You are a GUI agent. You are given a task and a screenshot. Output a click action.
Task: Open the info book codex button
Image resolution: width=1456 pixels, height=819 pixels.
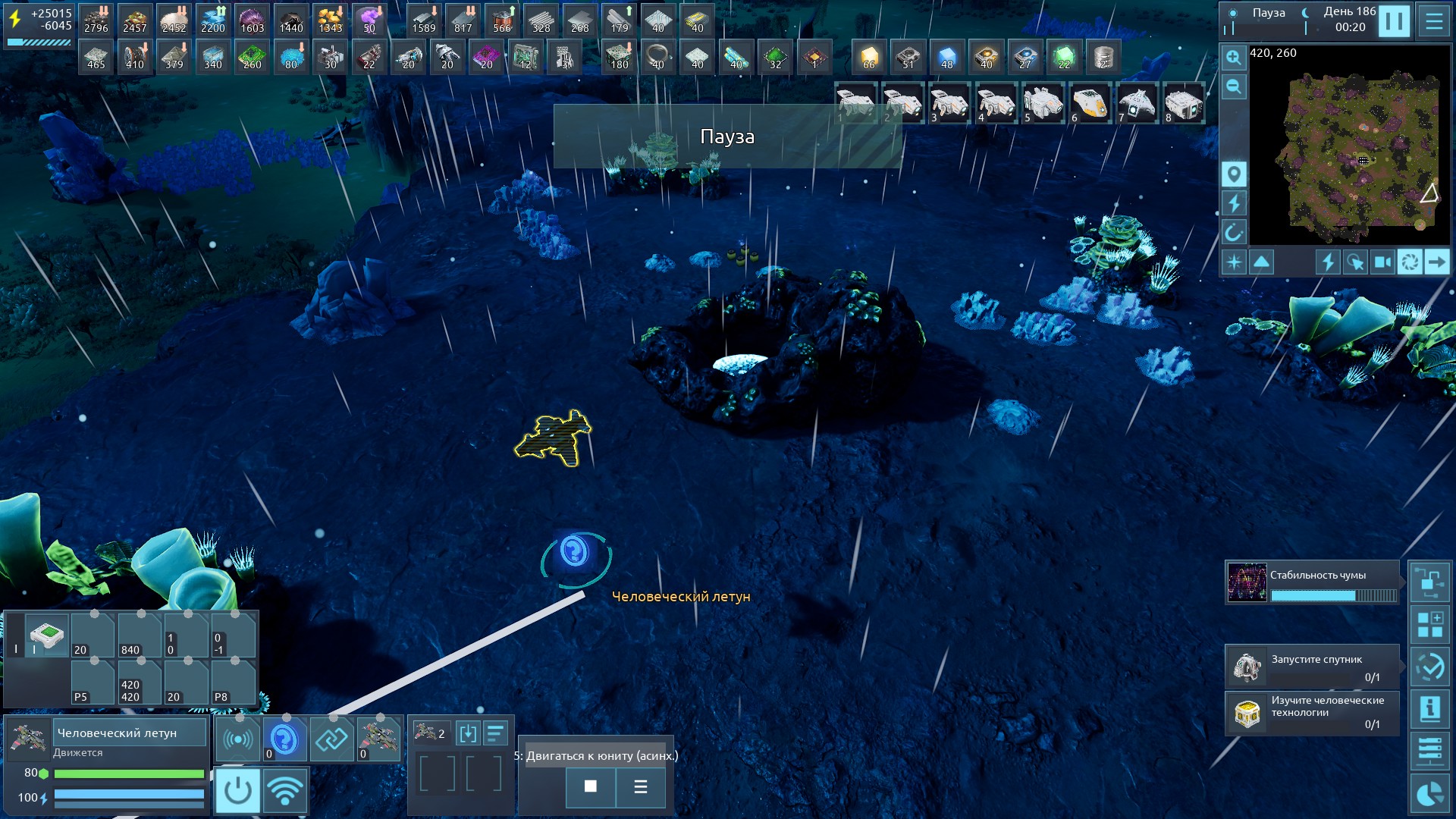(1430, 709)
